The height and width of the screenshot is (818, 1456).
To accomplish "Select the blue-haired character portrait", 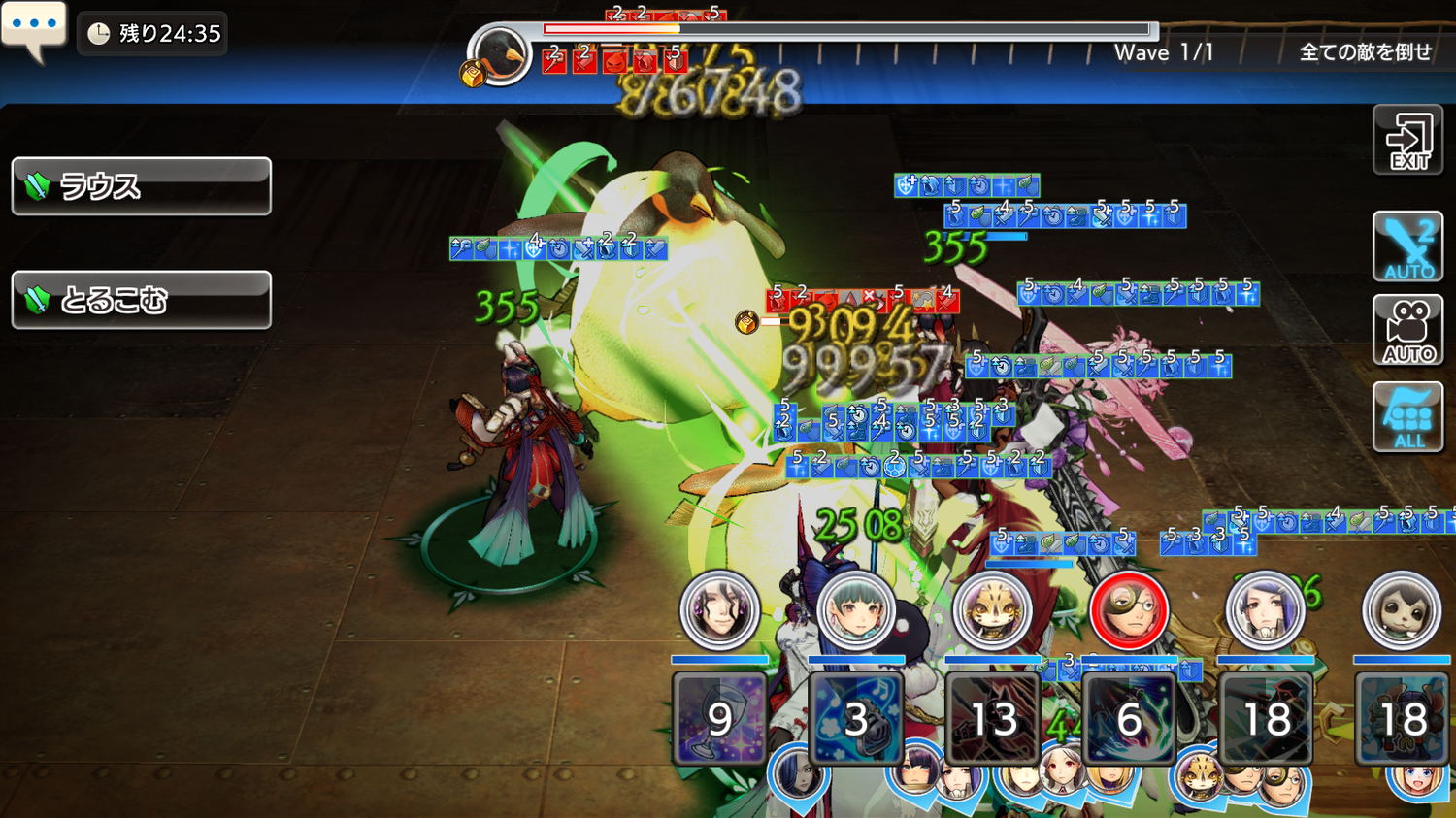I will 1265,610.
